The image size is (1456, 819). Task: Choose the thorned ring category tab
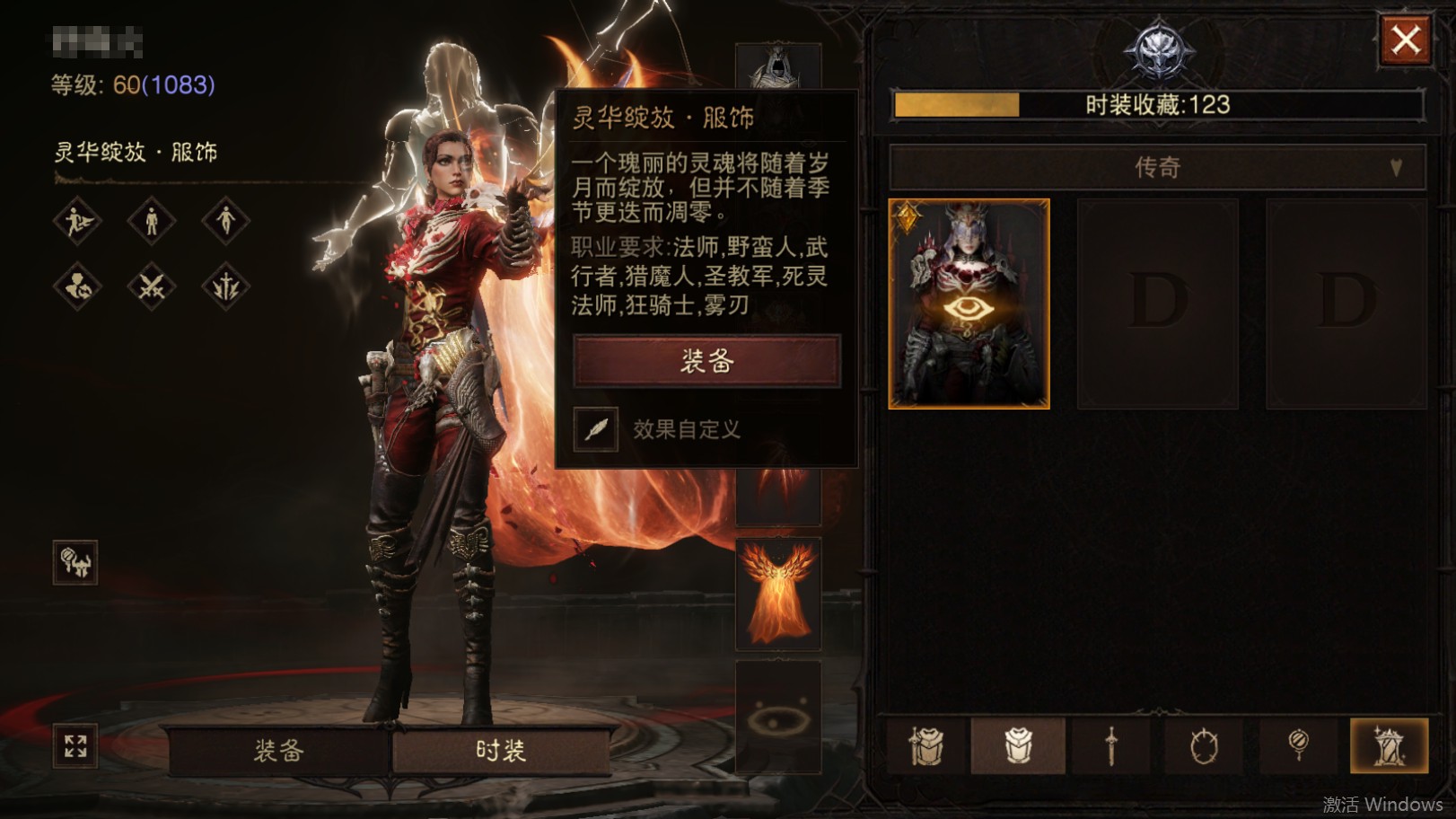[x=1204, y=745]
